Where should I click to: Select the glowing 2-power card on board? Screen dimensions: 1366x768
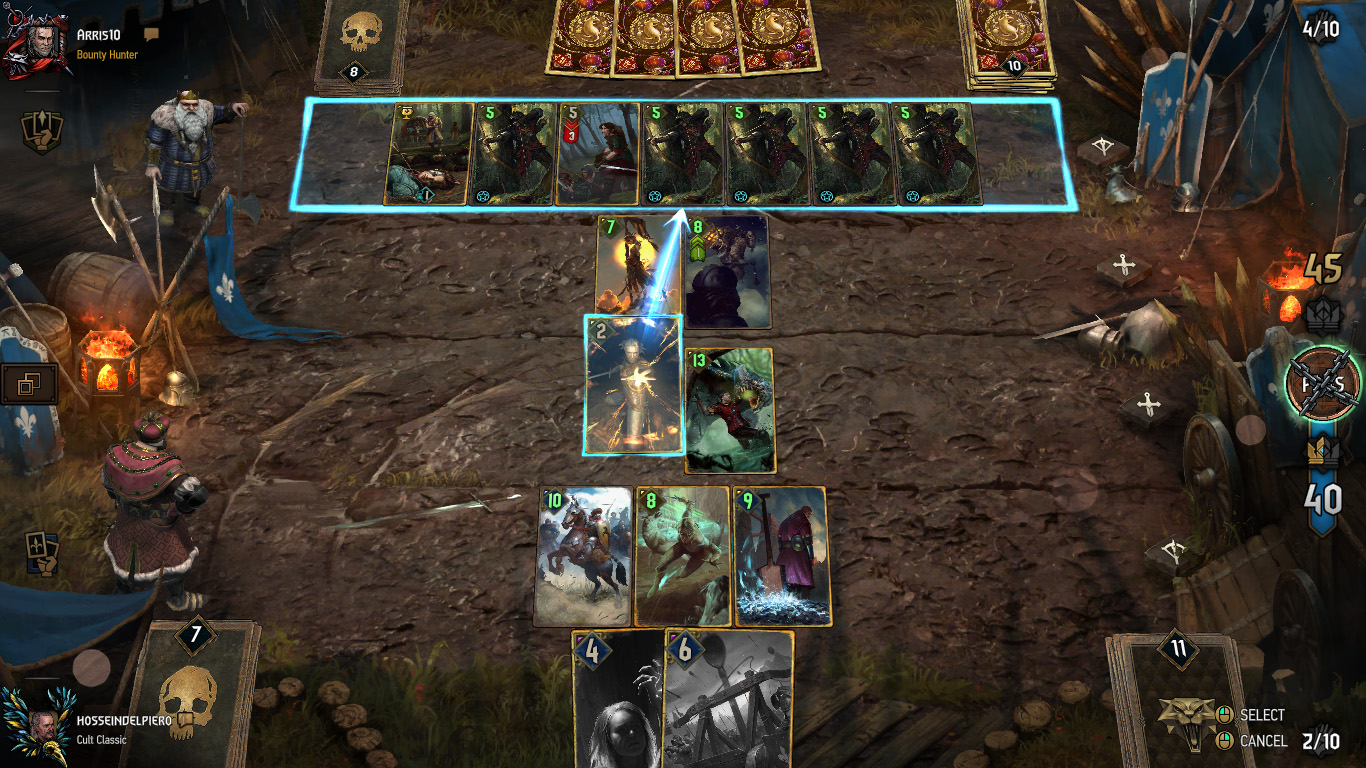click(633, 385)
